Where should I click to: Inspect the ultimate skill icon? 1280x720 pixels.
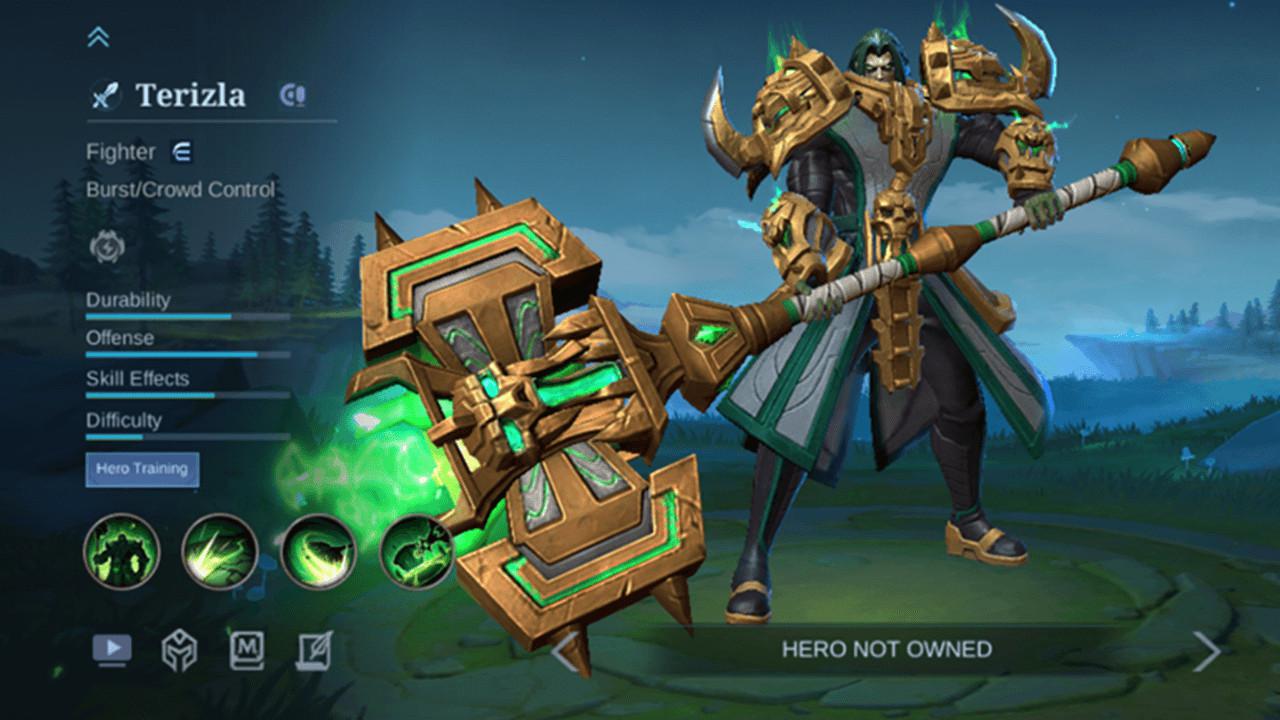tap(414, 551)
